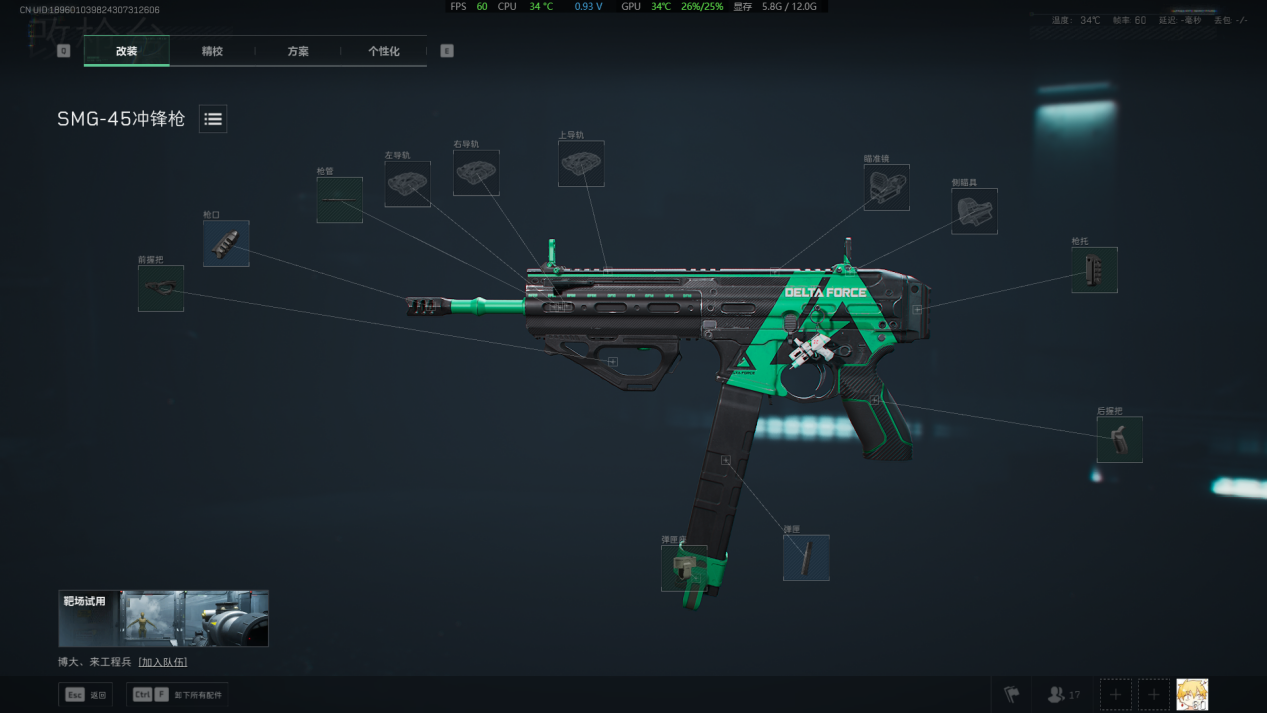
Task: Open the 枪管 barrel slot
Action: pyautogui.click(x=339, y=200)
